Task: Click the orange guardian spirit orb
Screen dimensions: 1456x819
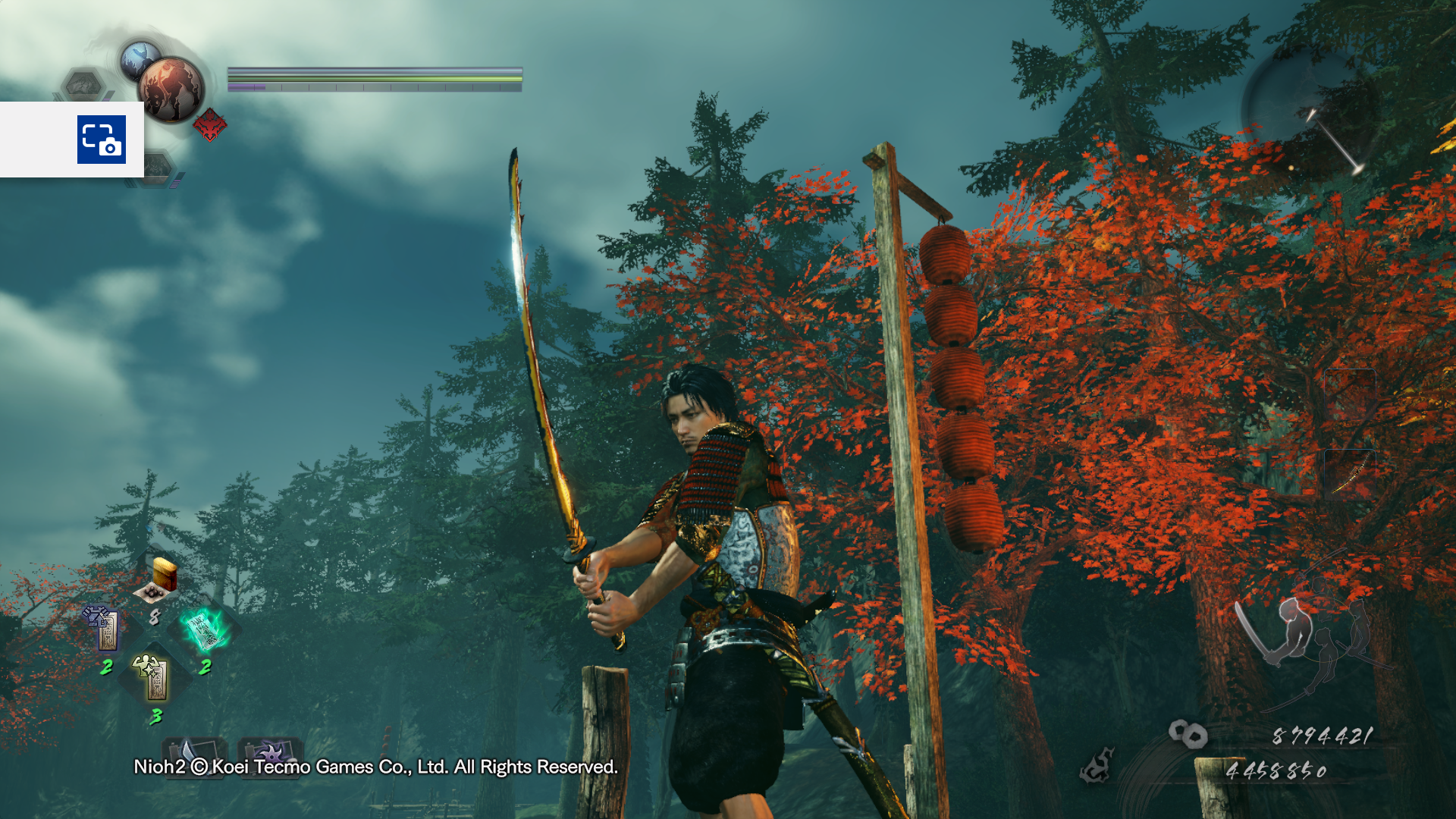Action: click(172, 89)
